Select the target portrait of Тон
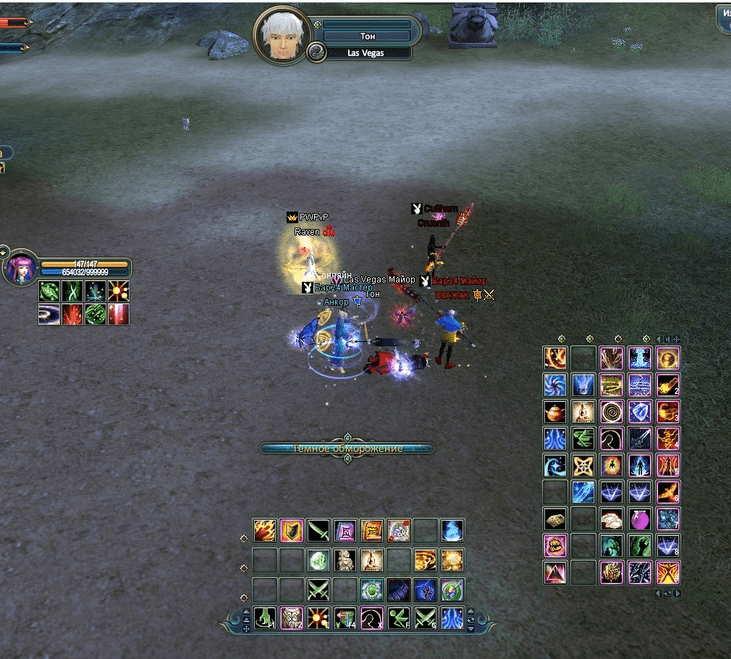This screenshot has width=731, height=659. (281, 36)
